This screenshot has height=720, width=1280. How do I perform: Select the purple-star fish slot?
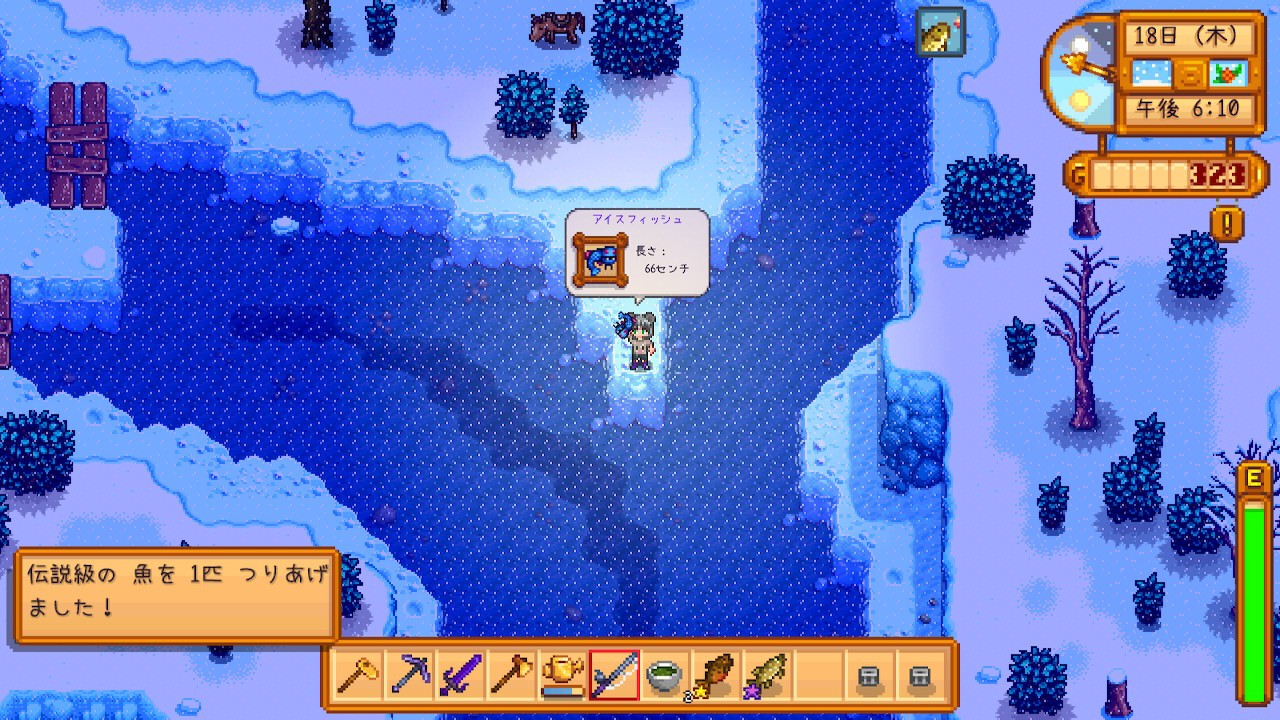(x=766, y=676)
